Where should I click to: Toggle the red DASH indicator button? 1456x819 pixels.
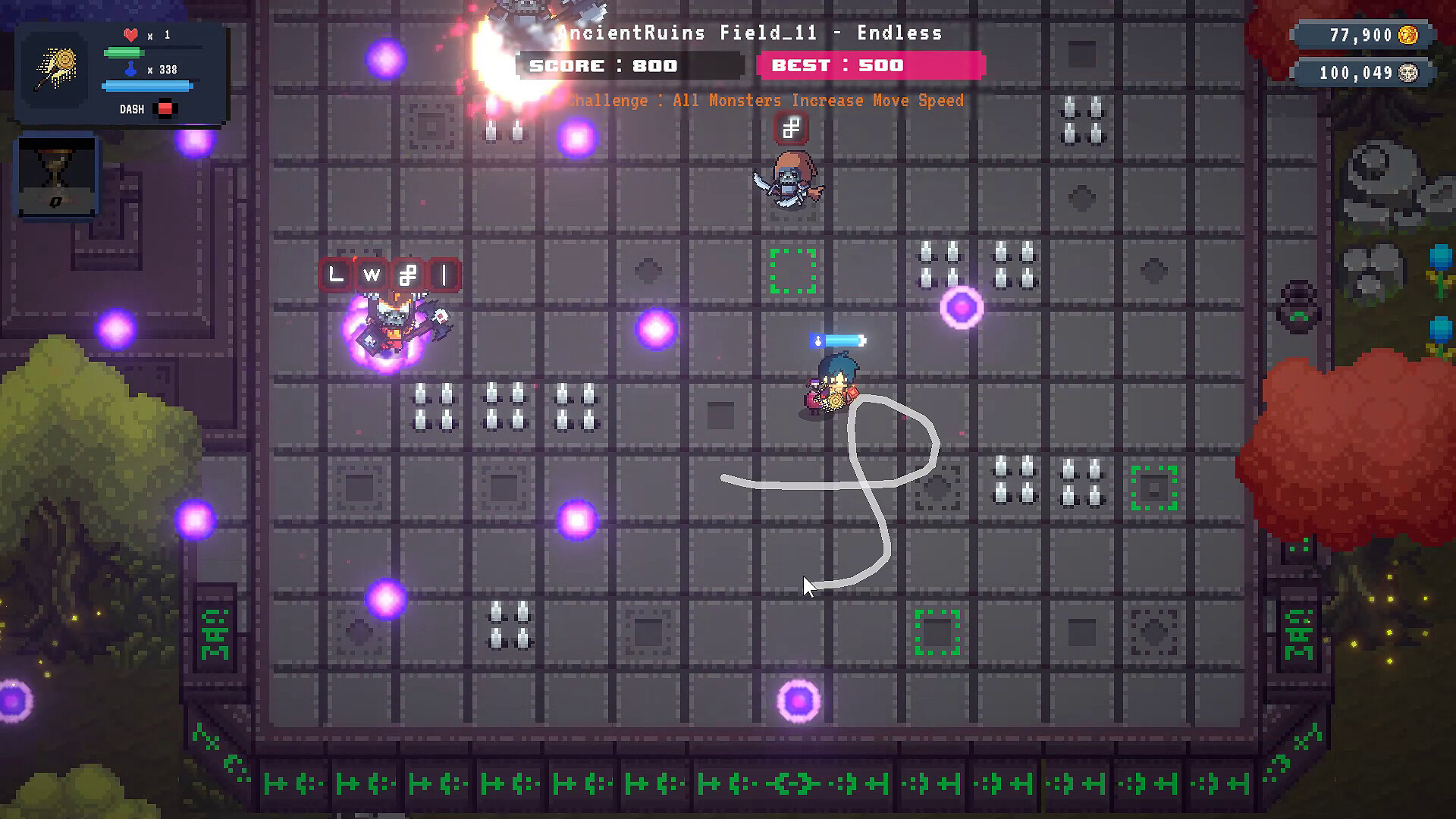coord(166,108)
